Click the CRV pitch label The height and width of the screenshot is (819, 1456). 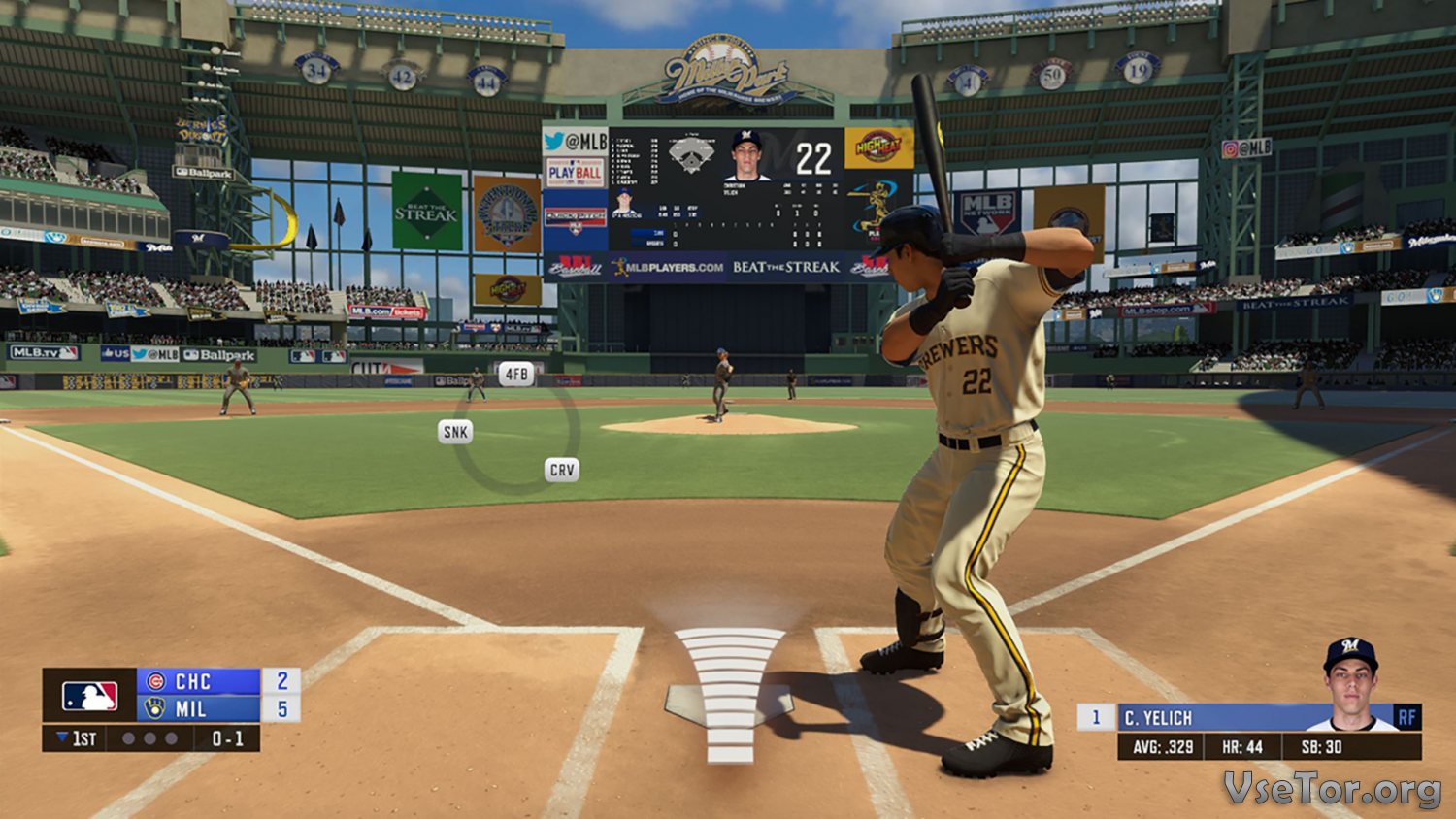coord(562,470)
